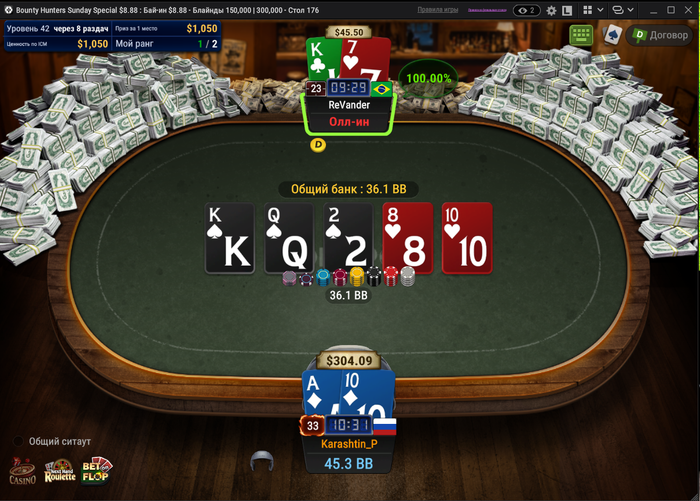Open the "Правила игры" rules link
Viewport: 700px width, 501px height.
pyautogui.click(x=437, y=9)
